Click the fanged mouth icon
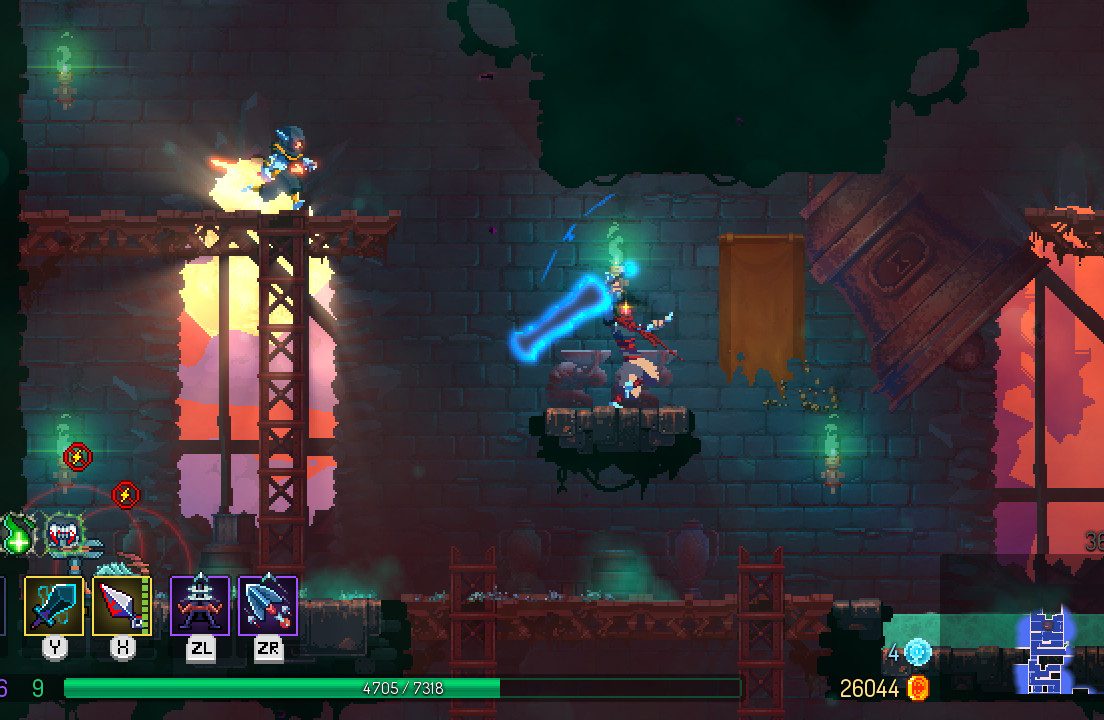The height and width of the screenshot is (720, 1104). [x=62, y=533]
